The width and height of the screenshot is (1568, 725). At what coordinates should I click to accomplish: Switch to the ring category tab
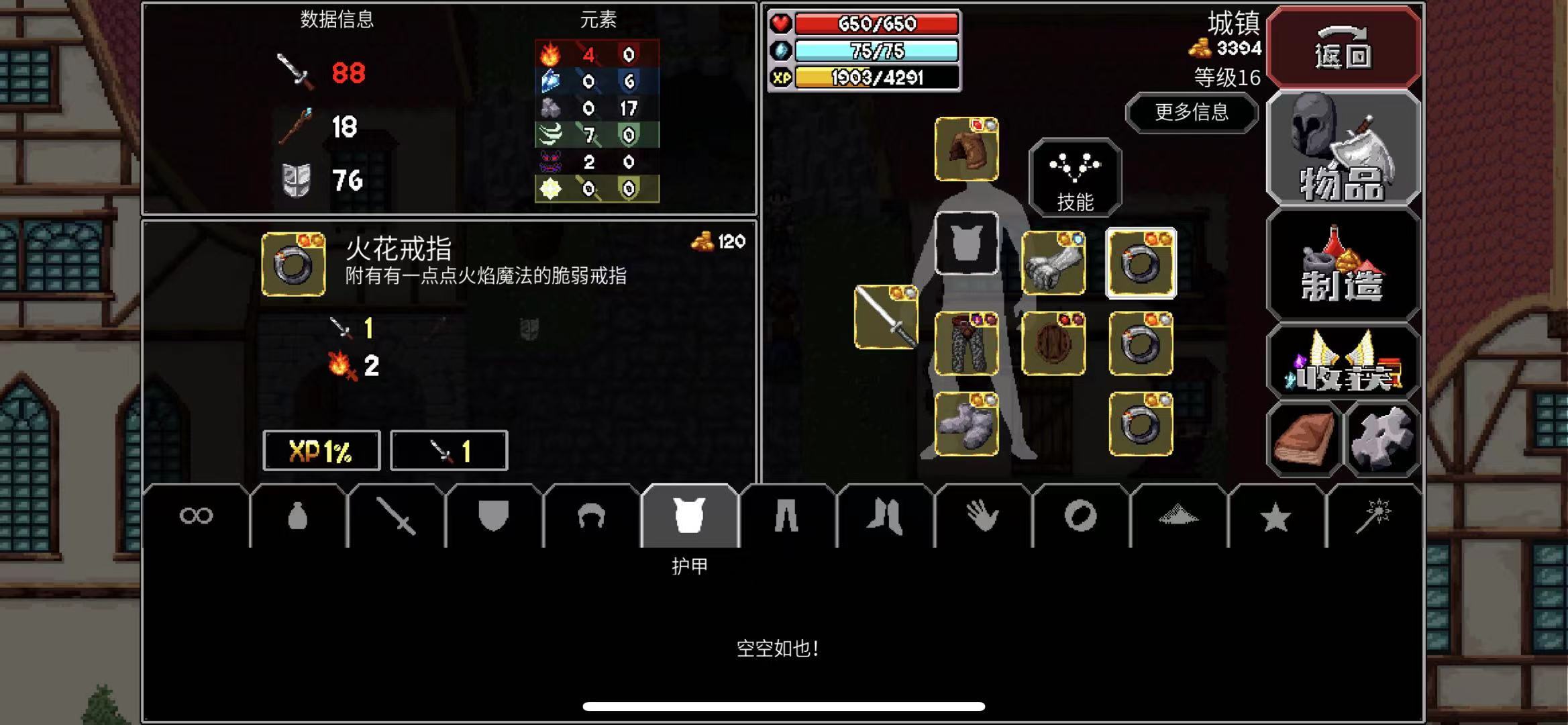[x=1081, y=516]
